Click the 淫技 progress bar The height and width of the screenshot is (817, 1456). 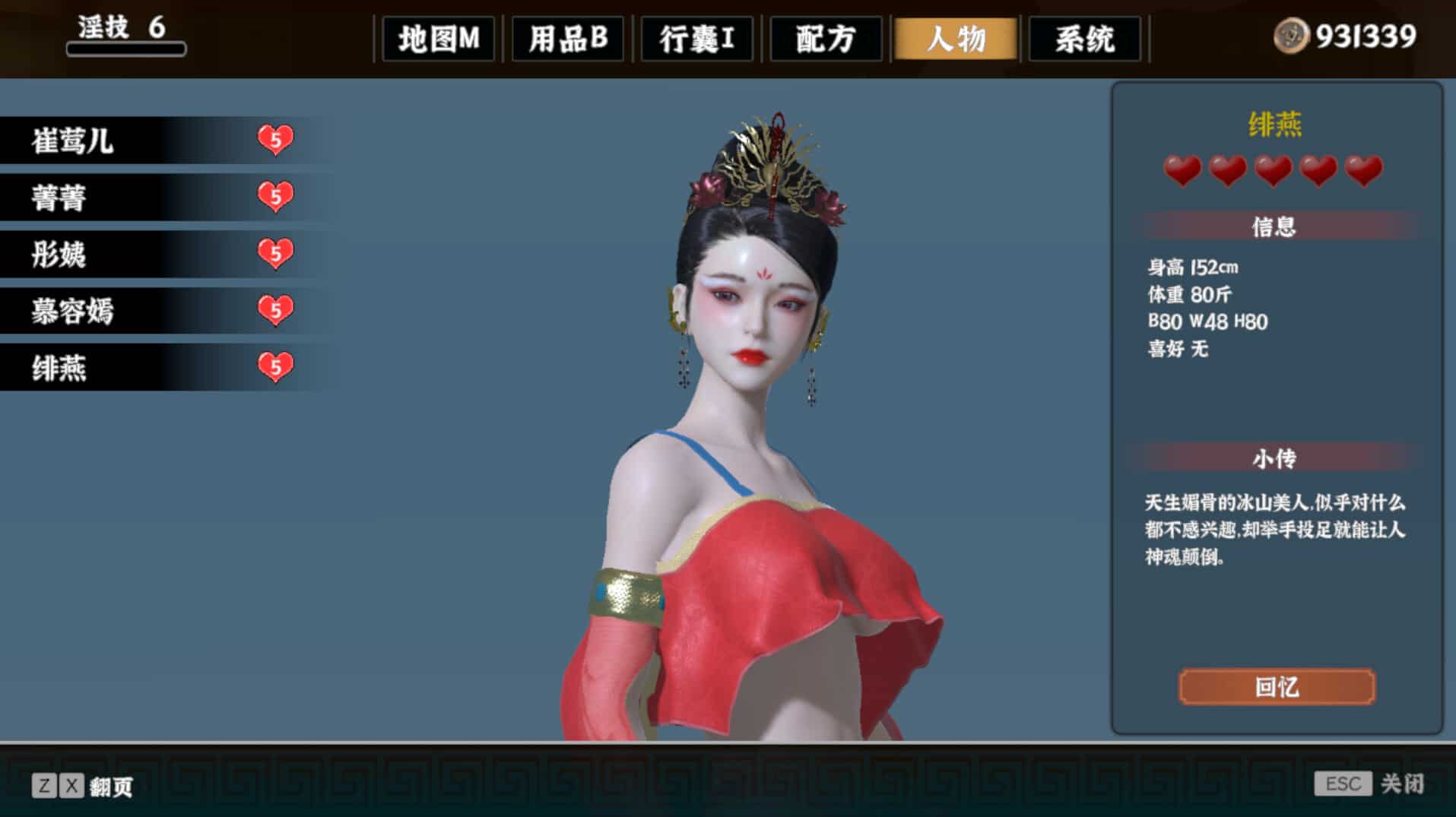point(125,47)
